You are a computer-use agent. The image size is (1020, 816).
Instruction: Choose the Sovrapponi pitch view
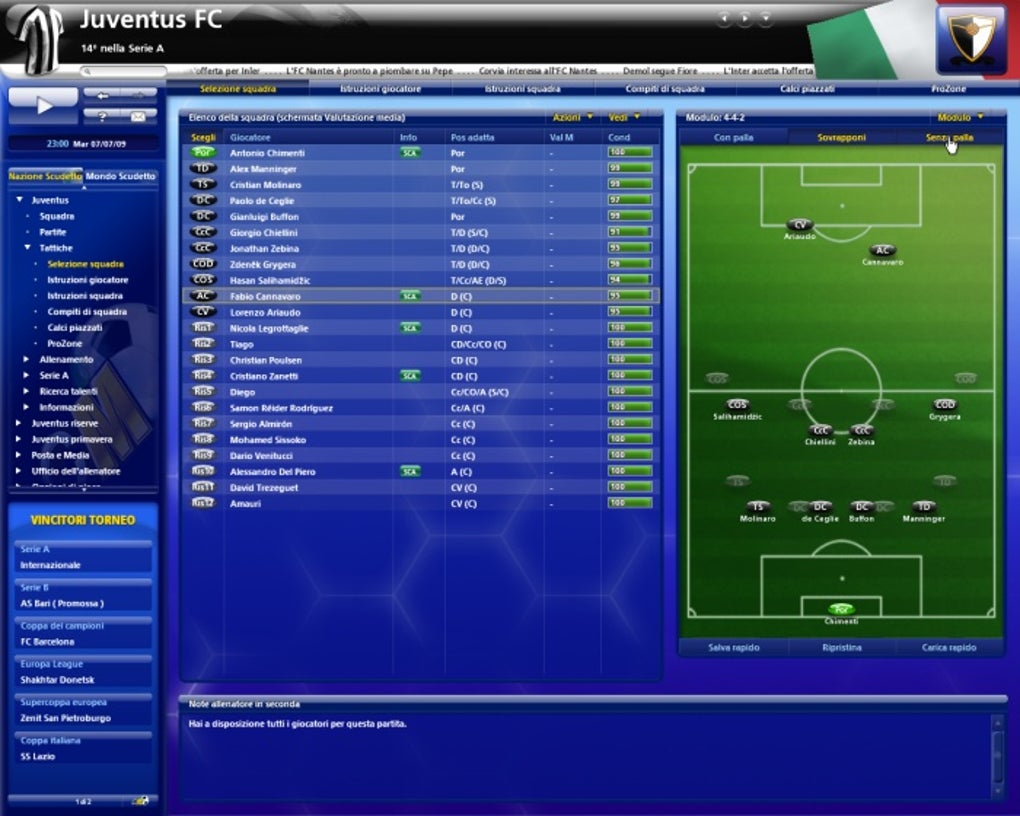tap(841, 137)
